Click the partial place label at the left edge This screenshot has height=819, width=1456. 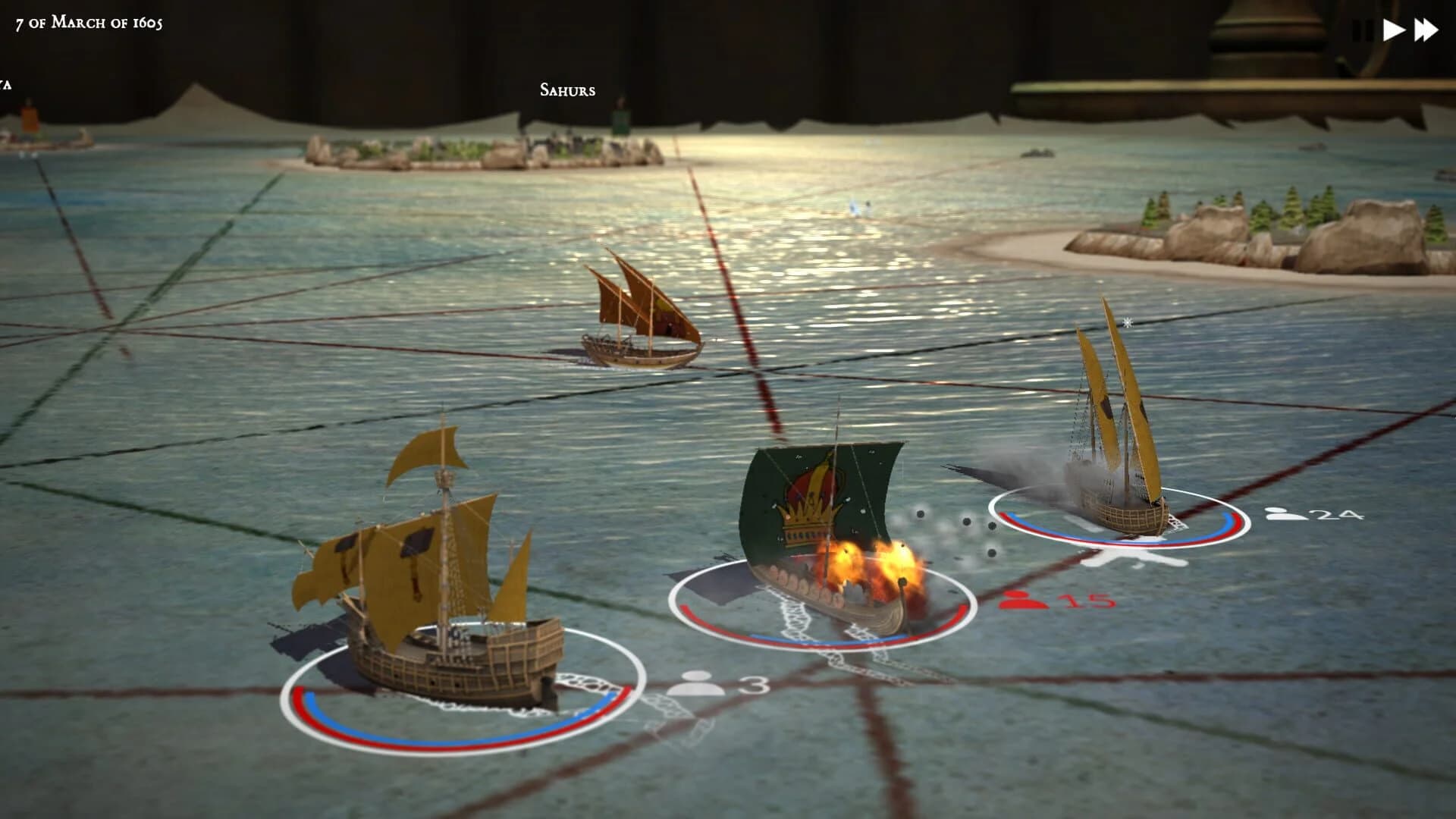[6, 84]
